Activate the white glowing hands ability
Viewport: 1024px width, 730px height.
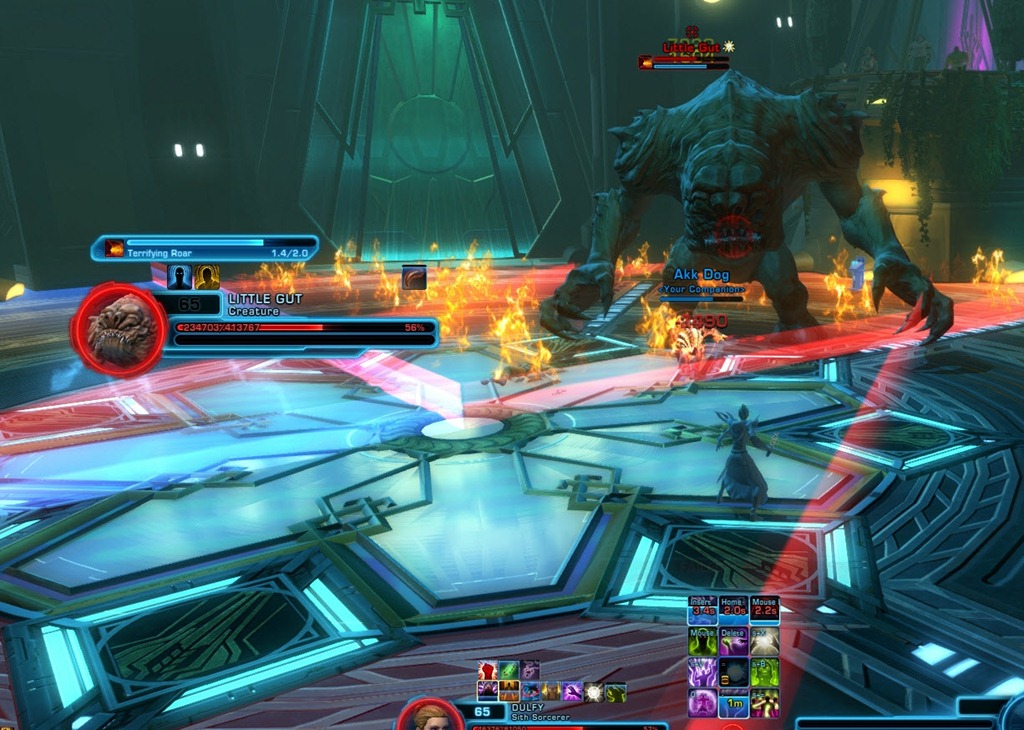coord(765,641)
